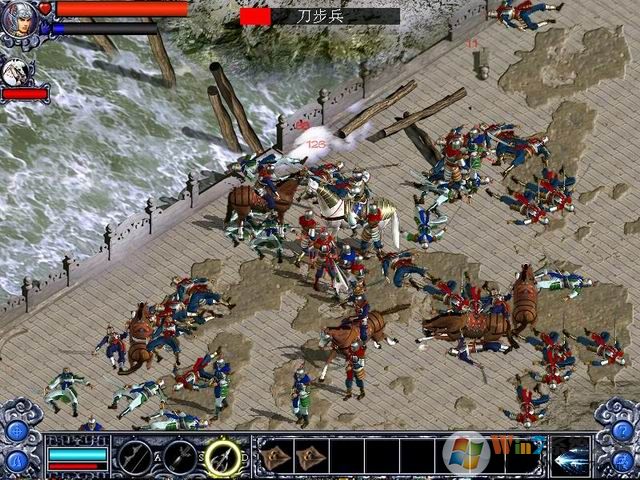Open help with the question mark button
The image size is (640, 480).
tap(622, 431)
